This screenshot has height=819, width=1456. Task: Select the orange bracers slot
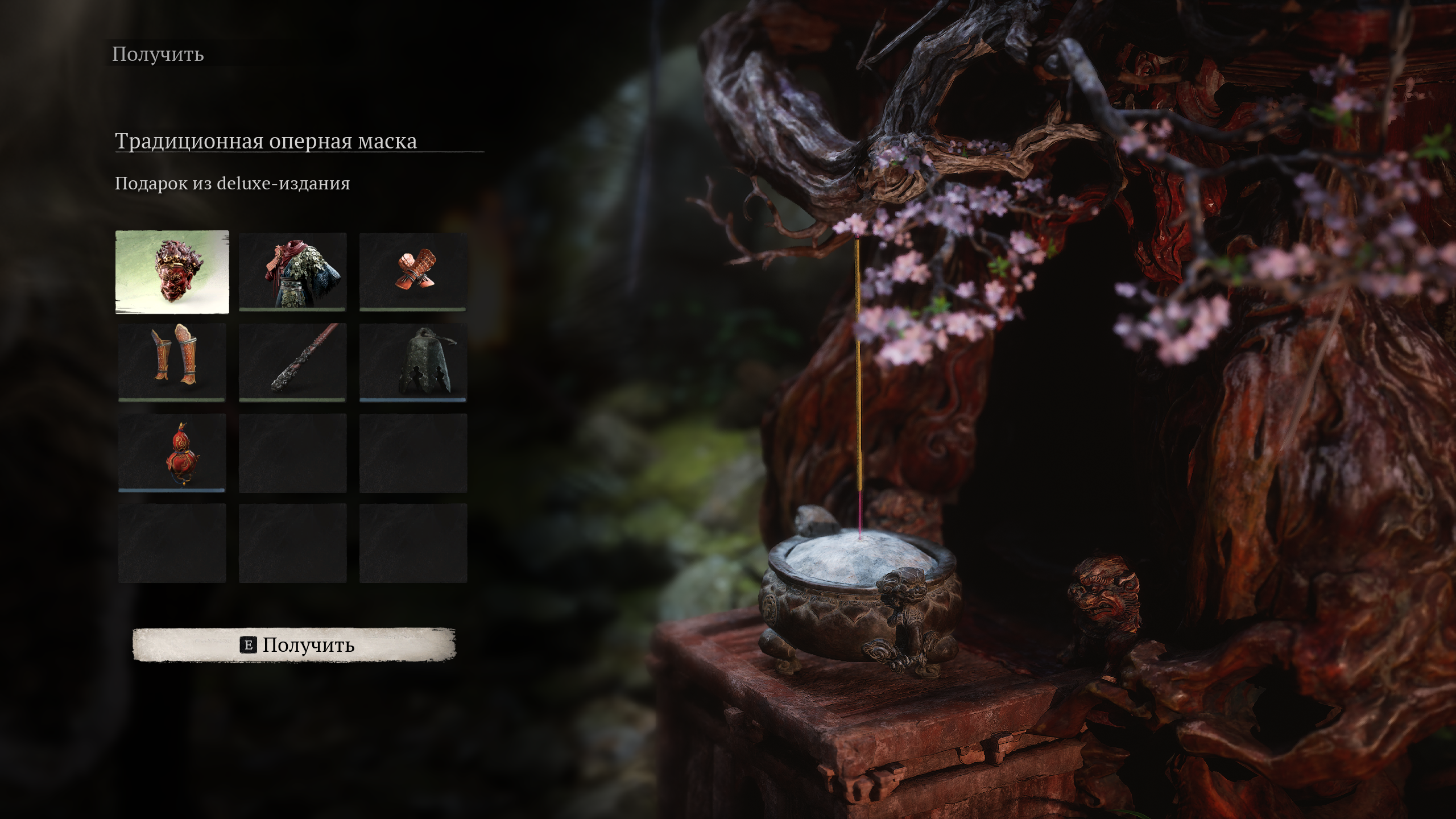(x=413, y=272)
